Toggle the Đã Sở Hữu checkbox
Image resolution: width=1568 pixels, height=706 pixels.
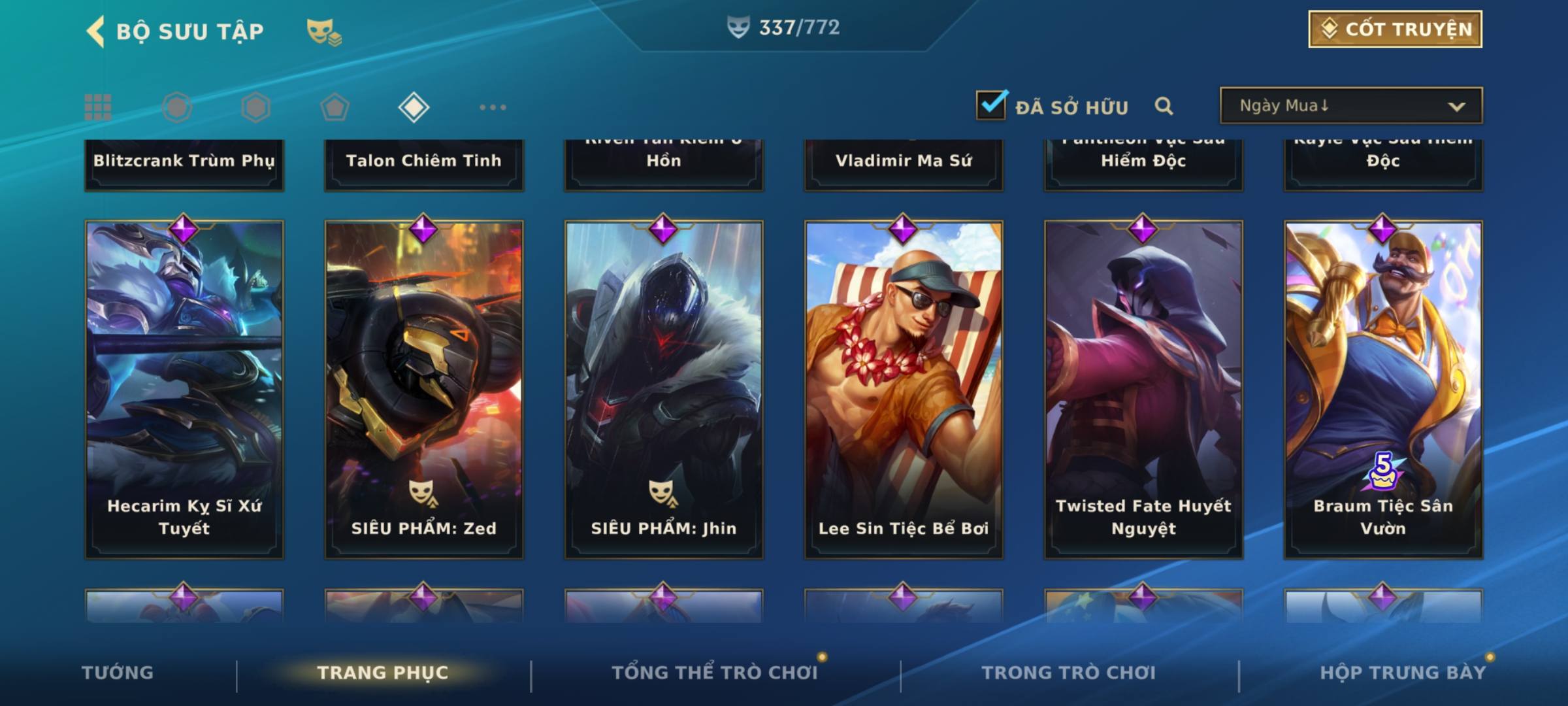pos(991,105)
